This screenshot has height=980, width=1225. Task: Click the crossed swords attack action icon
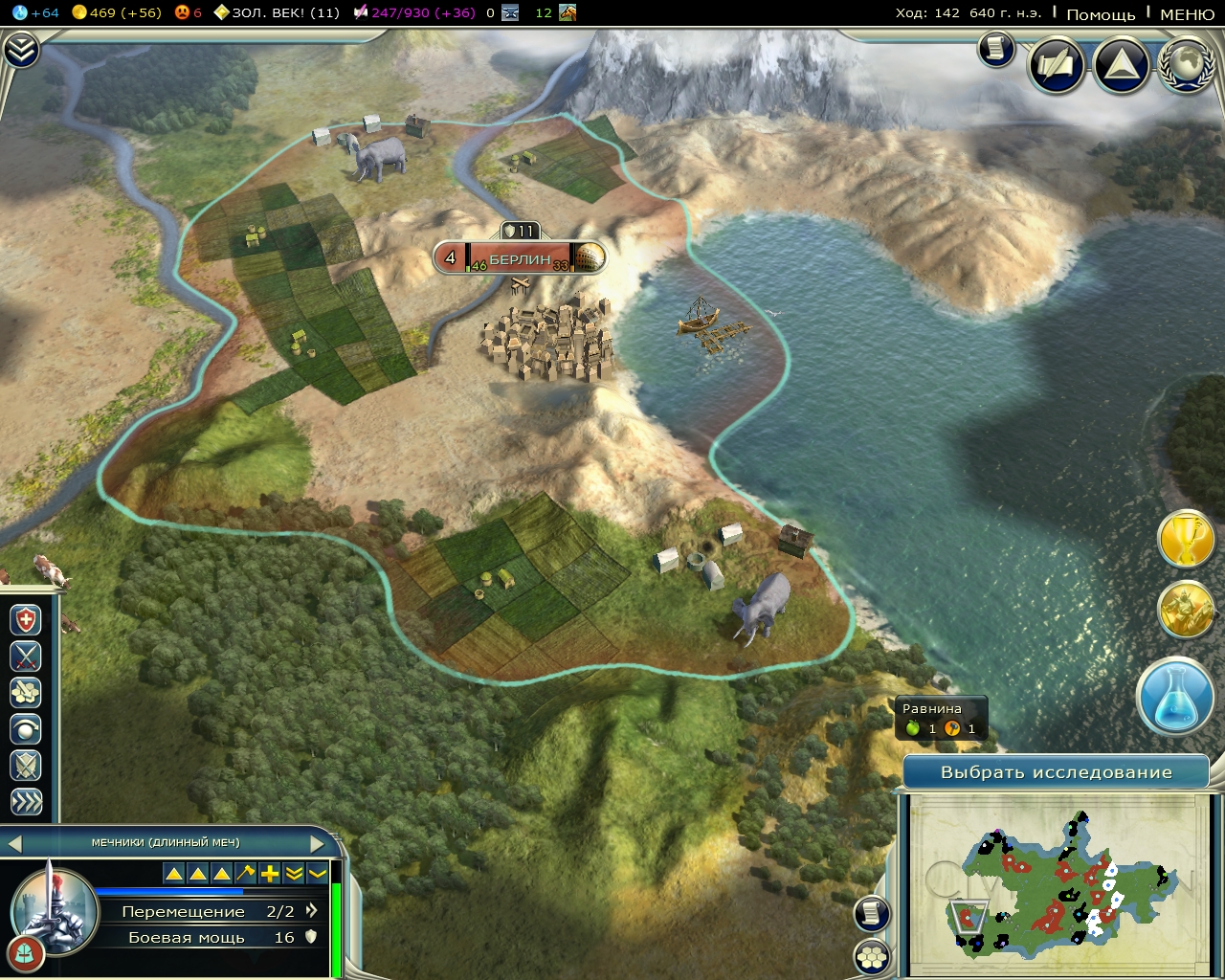point(26,657)
